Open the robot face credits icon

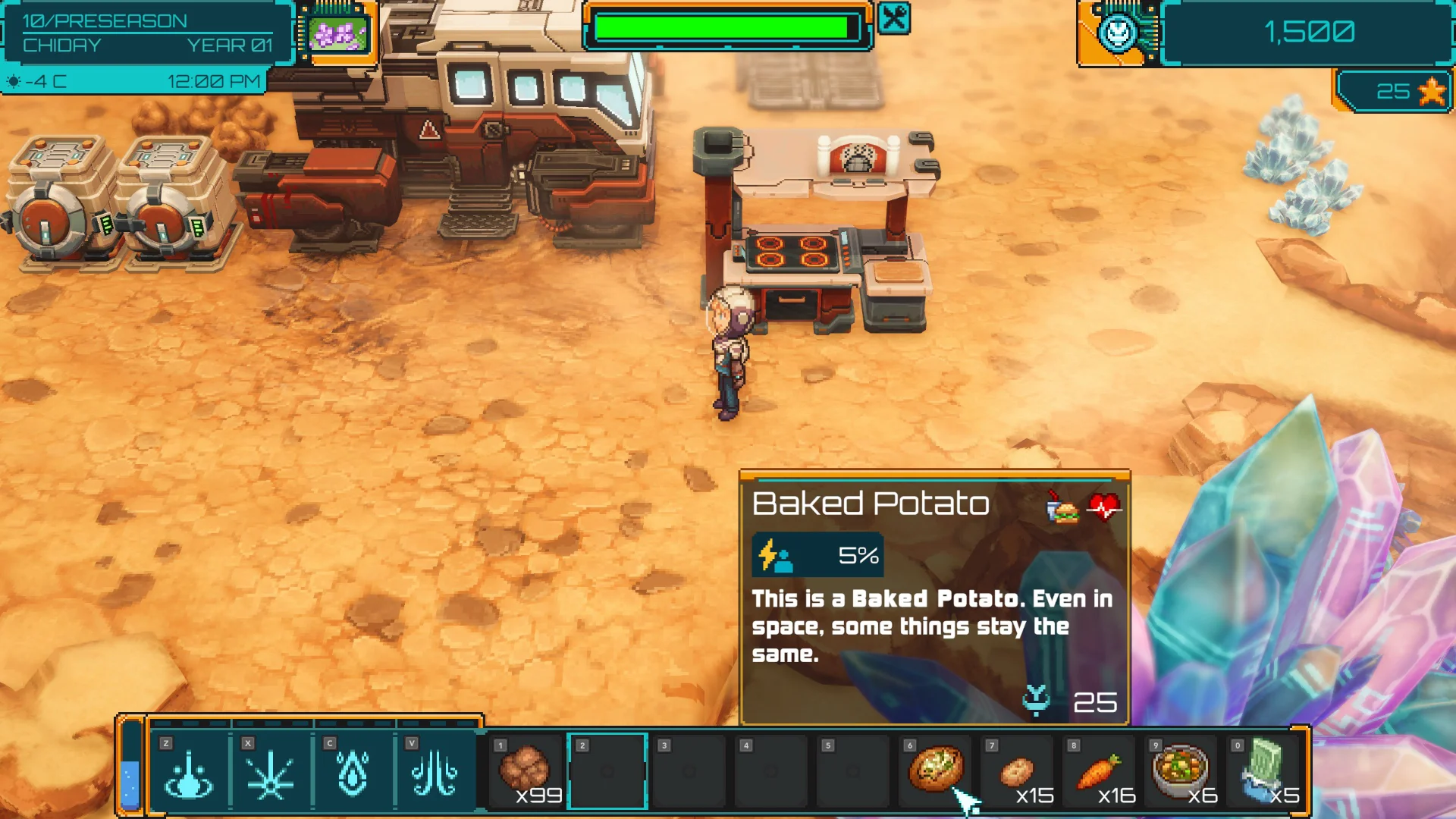[x=1118, y=33]
